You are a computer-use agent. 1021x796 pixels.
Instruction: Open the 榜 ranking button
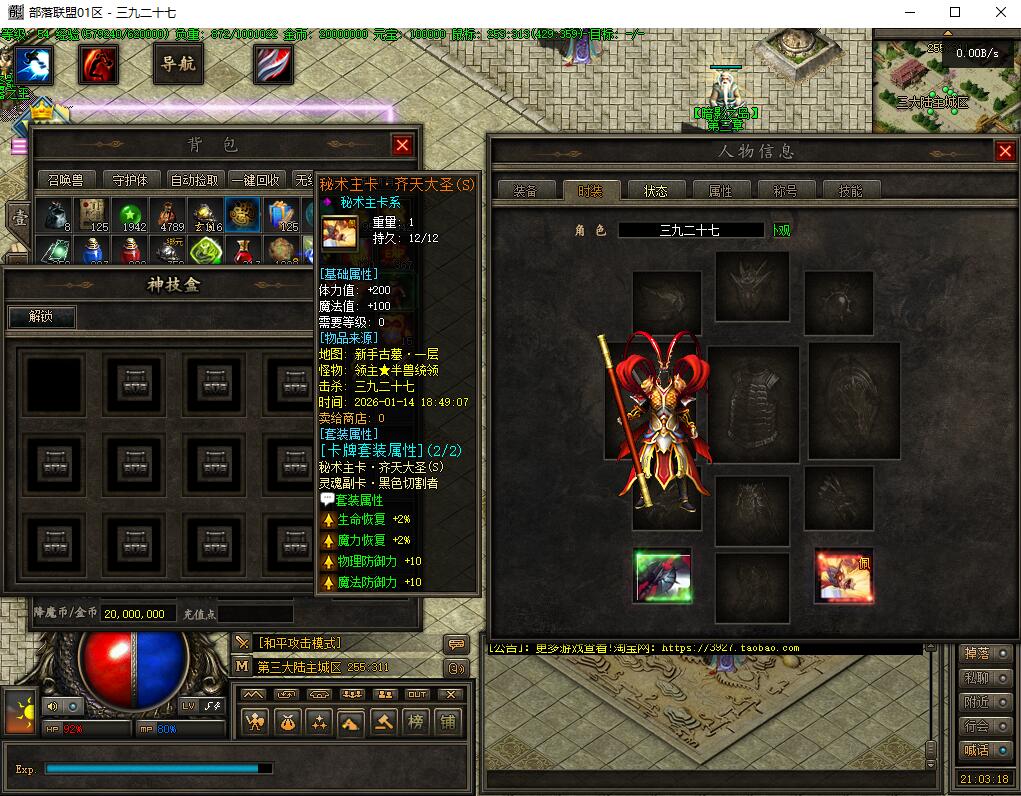point(415,721)
